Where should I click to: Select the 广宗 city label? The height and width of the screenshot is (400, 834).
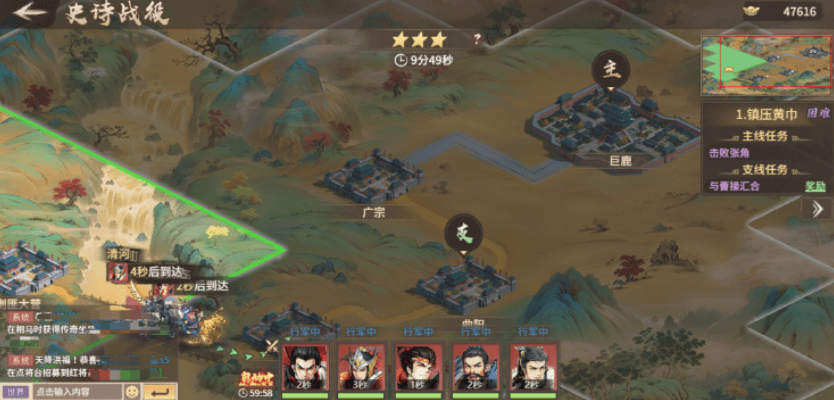tap(374, 212)
